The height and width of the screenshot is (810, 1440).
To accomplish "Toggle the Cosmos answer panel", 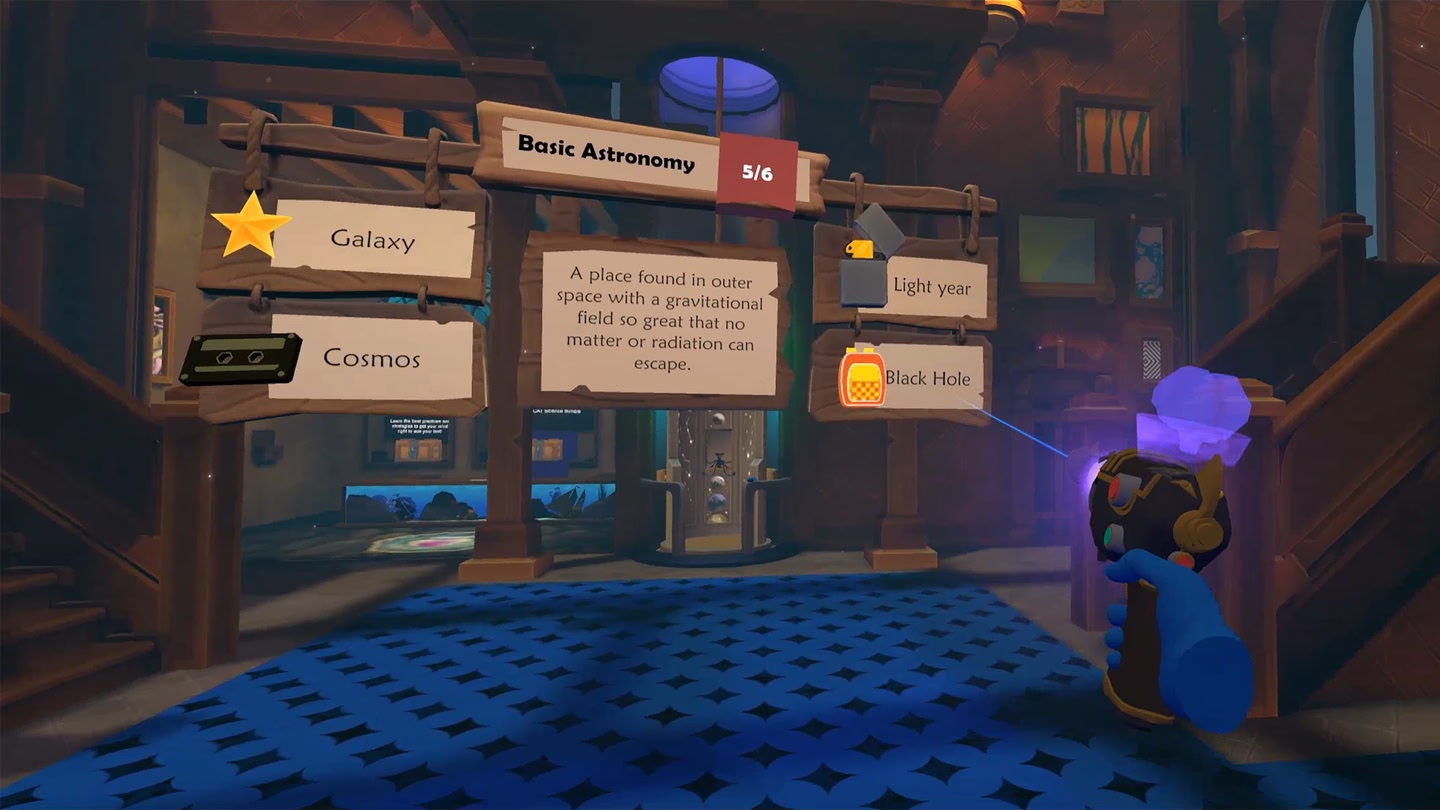I will pos(375,357).
